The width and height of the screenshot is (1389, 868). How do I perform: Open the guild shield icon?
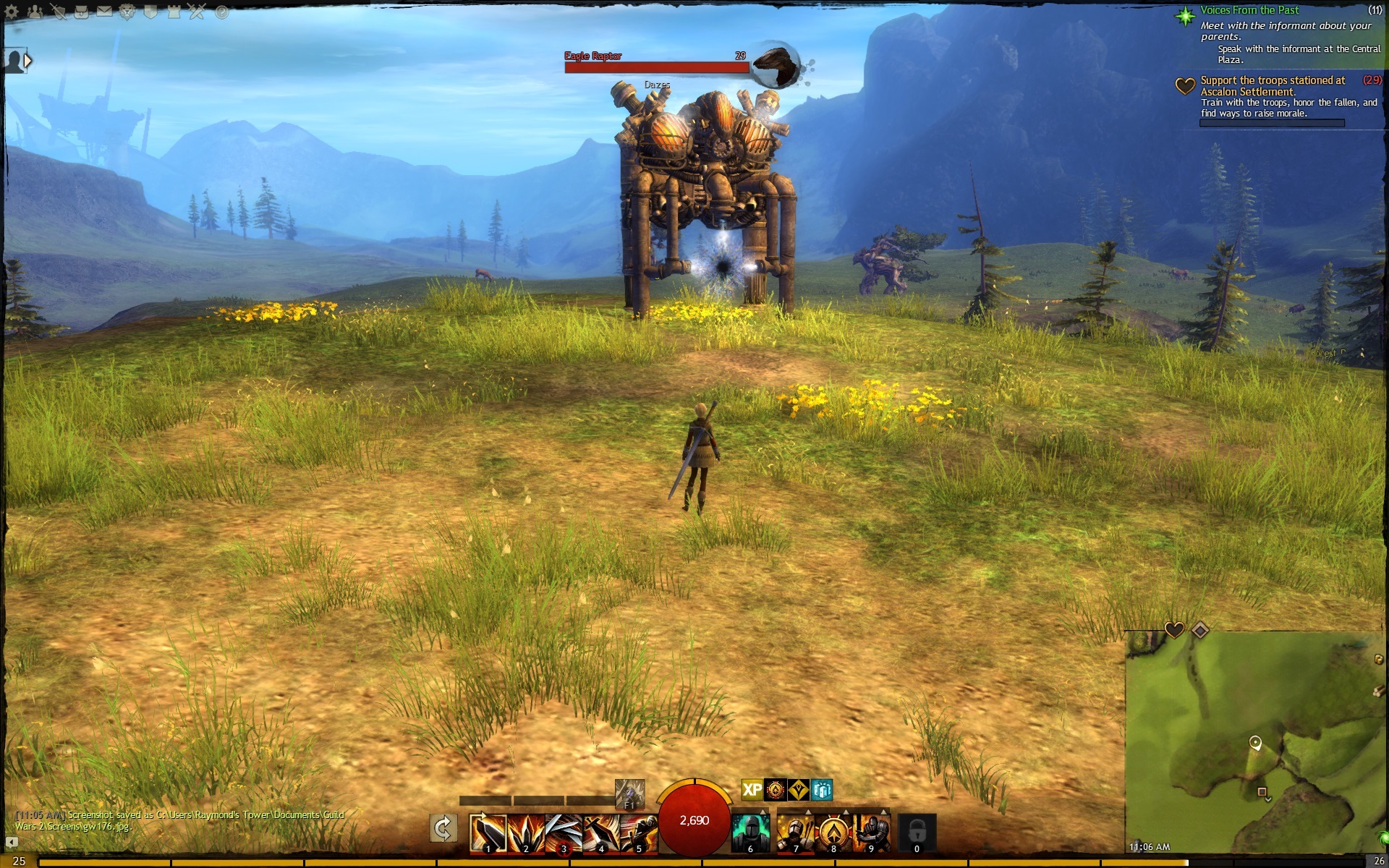coord(150,12)
